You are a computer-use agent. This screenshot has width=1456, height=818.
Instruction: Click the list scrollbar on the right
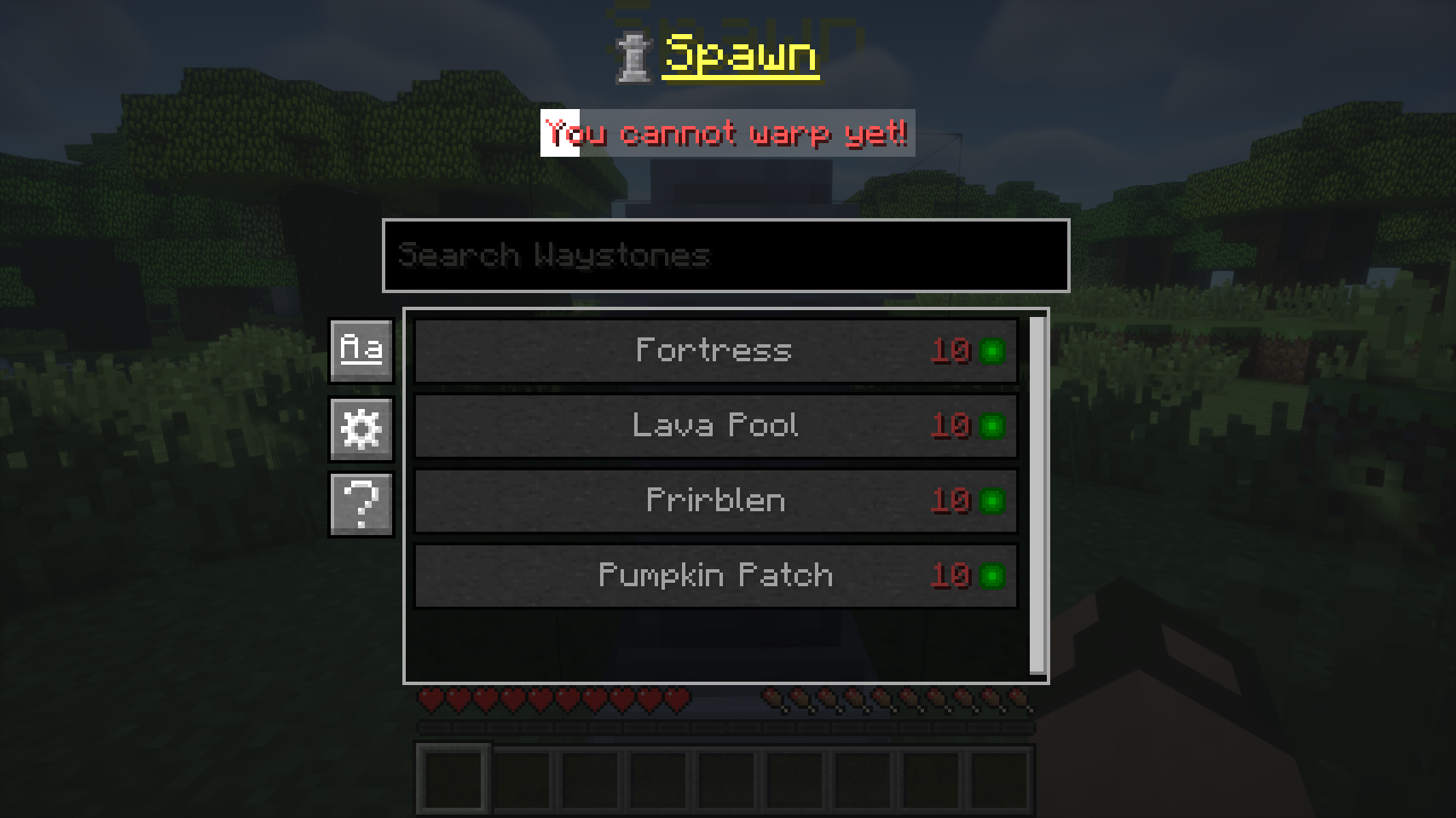(x=1037, y=490)
